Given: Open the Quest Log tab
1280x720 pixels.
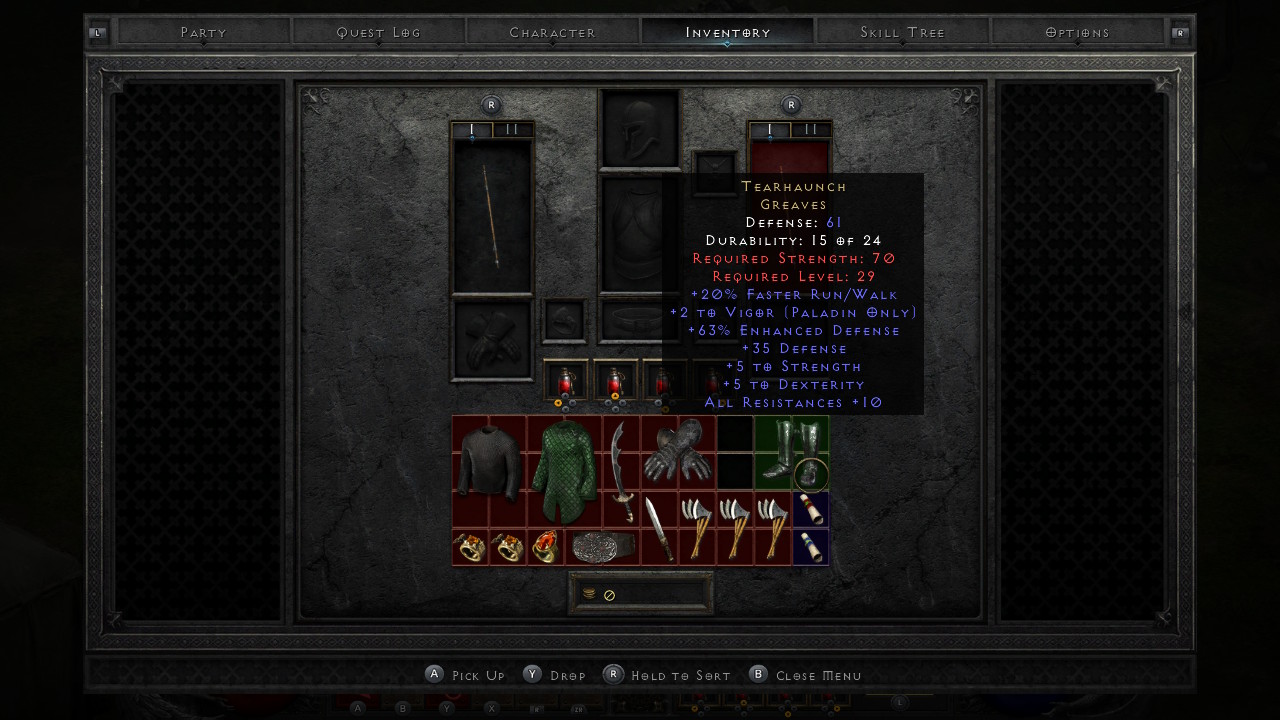Looking at the screenshot, I should (x=378, y=32).
